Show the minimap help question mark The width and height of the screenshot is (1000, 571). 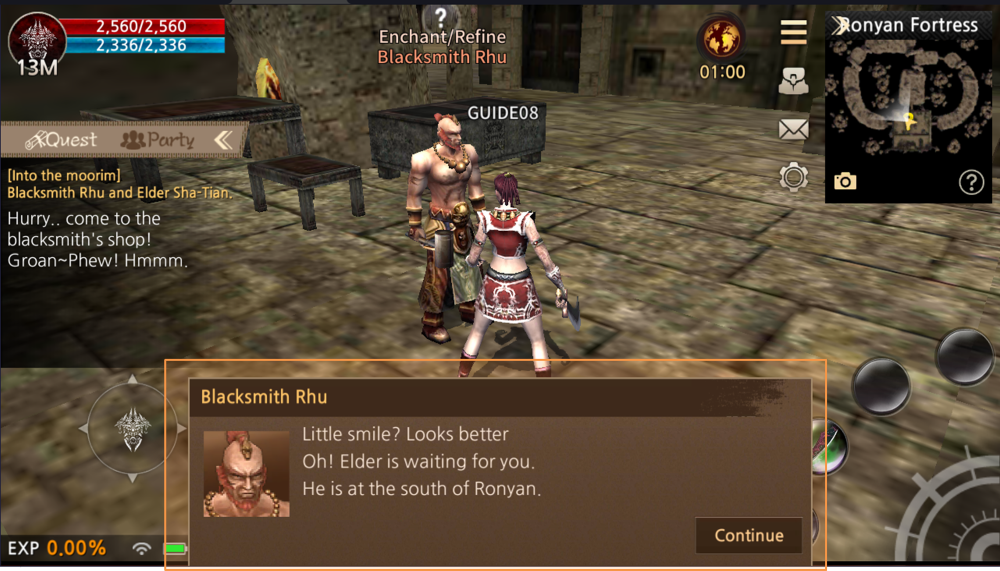click(971, 181)
